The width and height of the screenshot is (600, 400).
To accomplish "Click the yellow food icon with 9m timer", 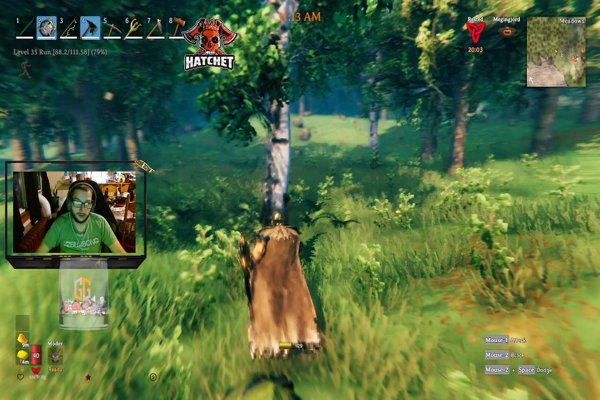I will coord(23,338).
